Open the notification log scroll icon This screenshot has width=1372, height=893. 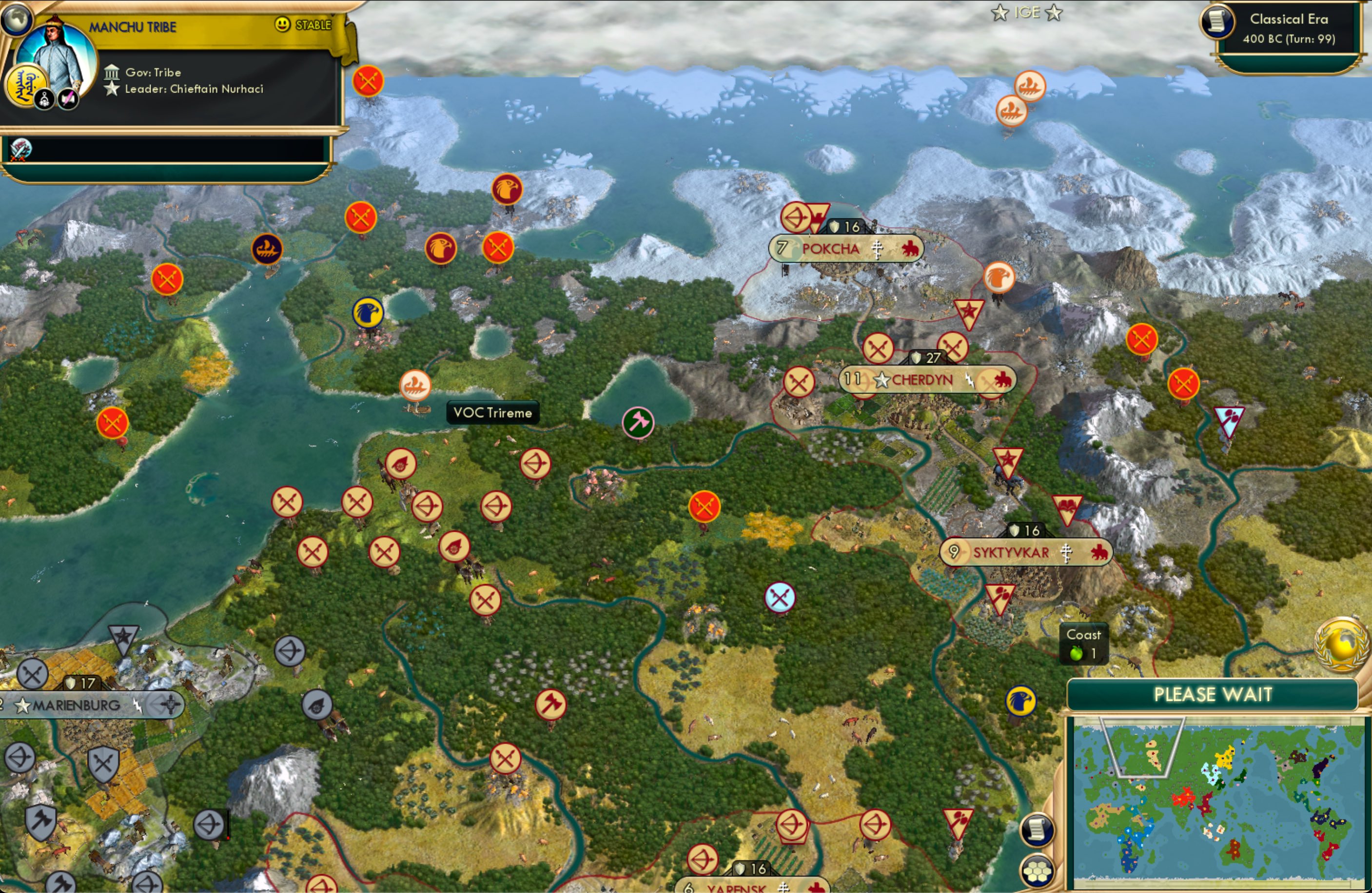[1037, 829]
